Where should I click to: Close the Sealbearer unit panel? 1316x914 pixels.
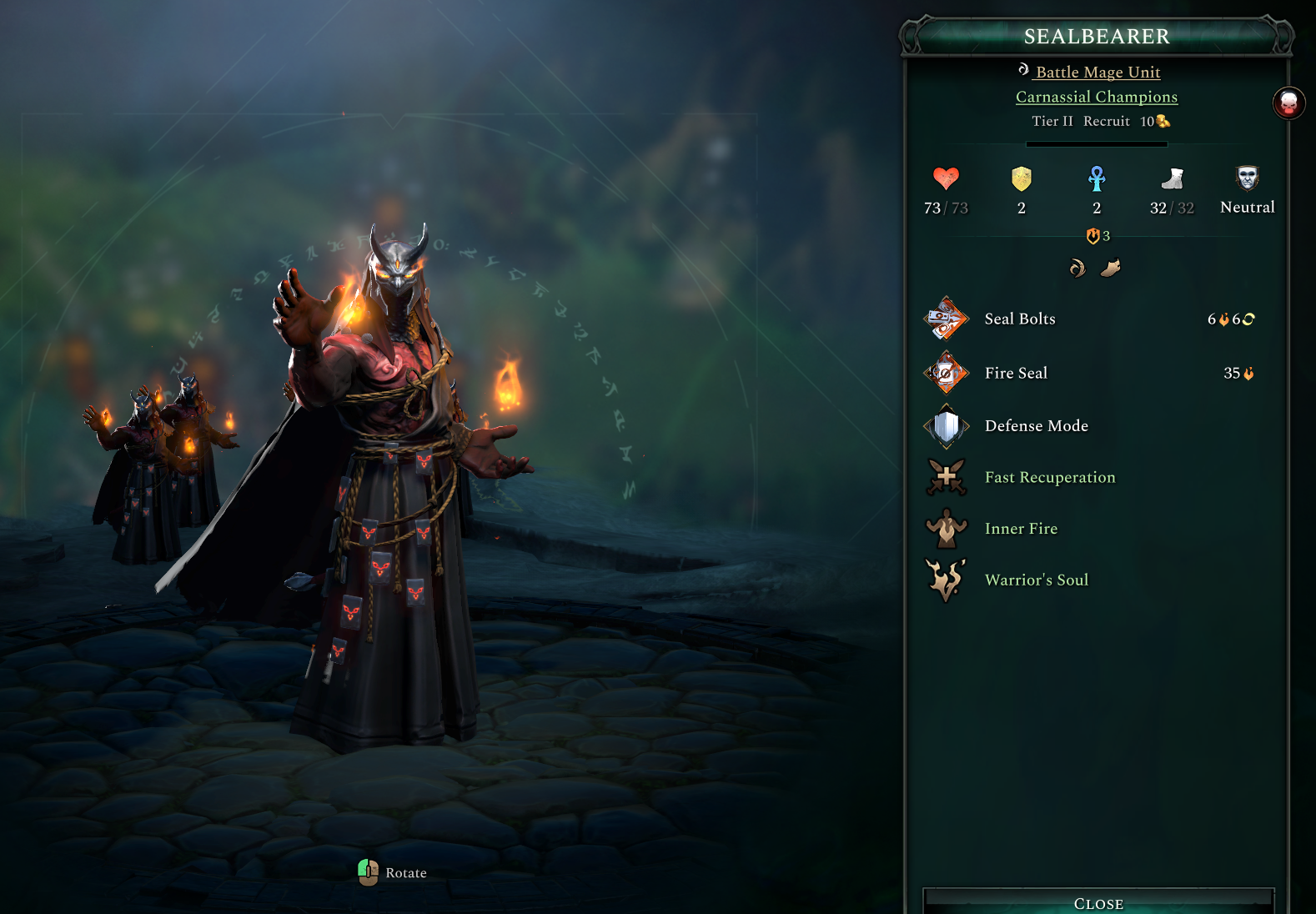pyautogui.click(x=1098, y=903)
